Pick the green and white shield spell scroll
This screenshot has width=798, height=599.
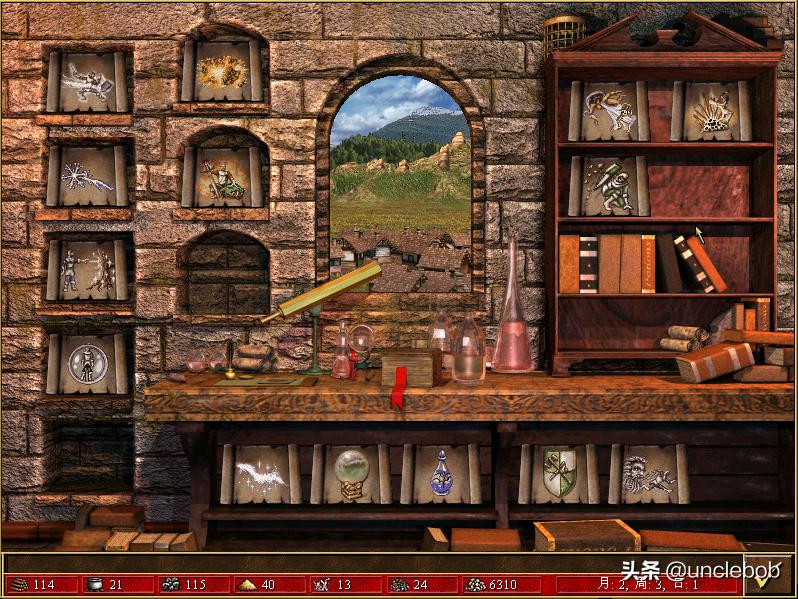pos(559,473)
